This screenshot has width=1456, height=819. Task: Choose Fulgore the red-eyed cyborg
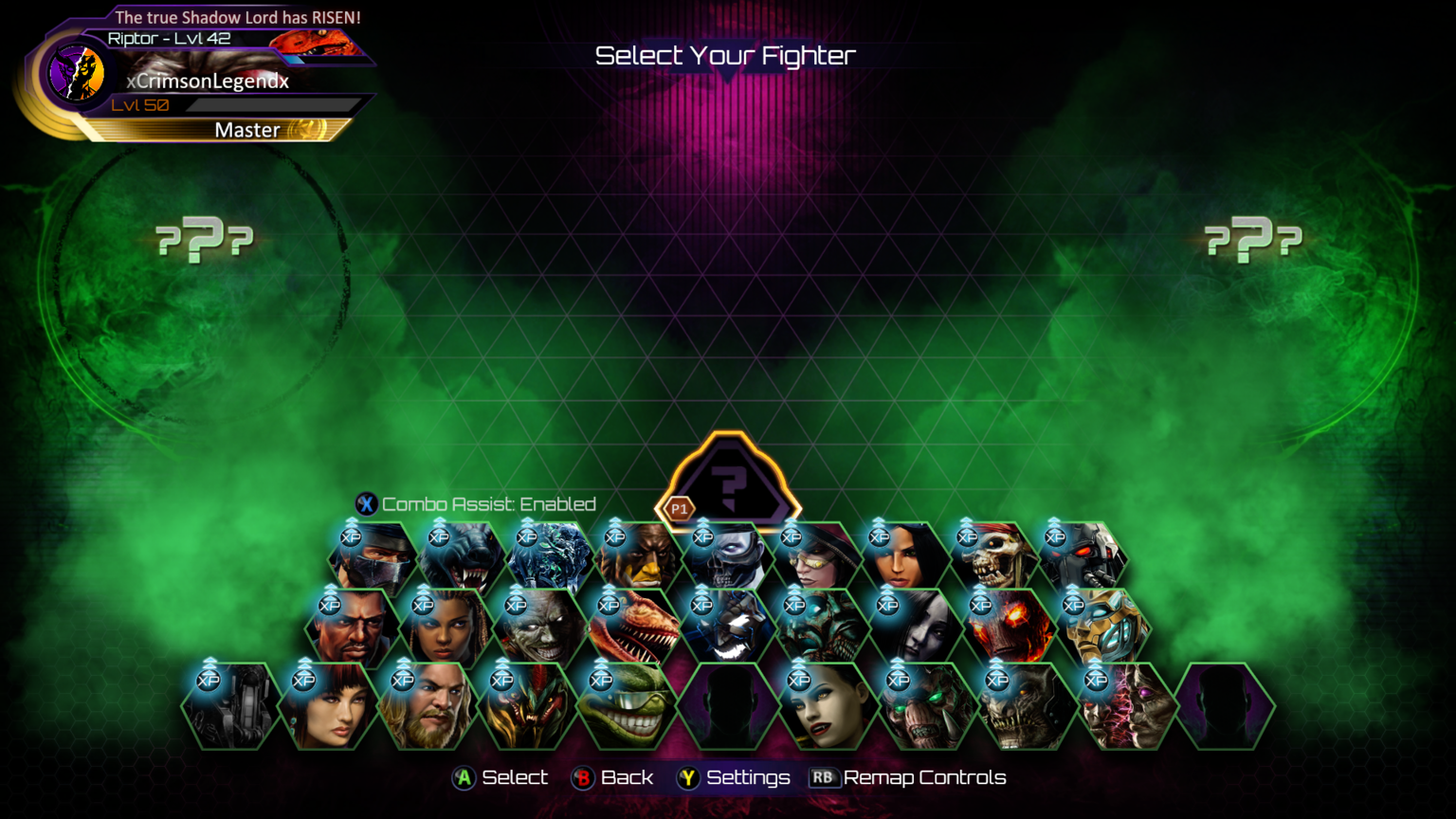pos(1082,558)
